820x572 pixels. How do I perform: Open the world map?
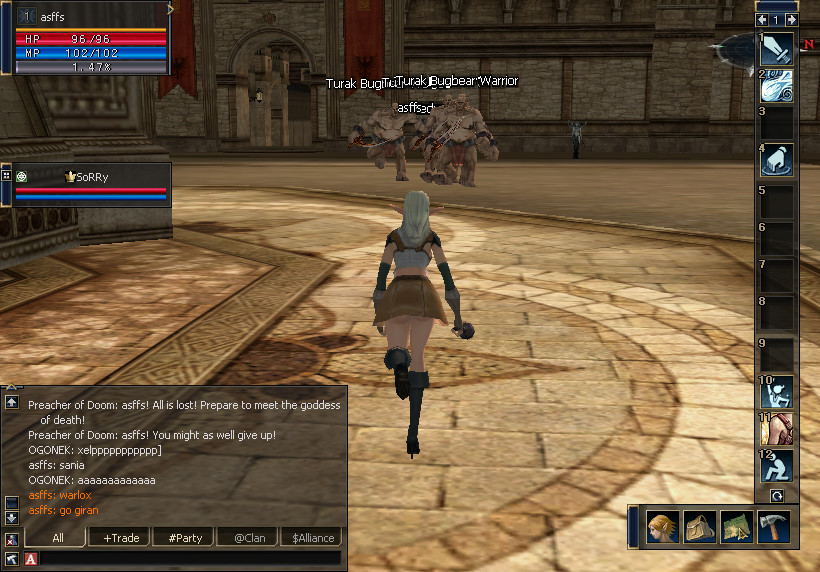pyautogui.click(x=736, y=527)
